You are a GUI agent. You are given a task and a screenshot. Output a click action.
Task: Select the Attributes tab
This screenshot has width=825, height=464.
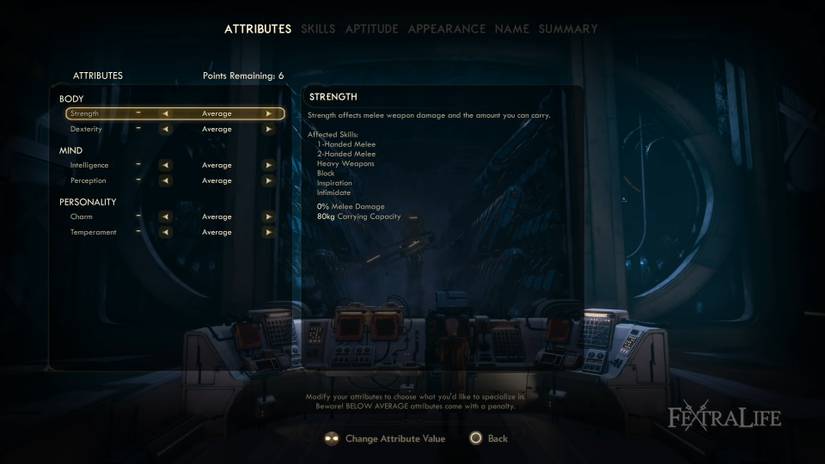point(257,29)
